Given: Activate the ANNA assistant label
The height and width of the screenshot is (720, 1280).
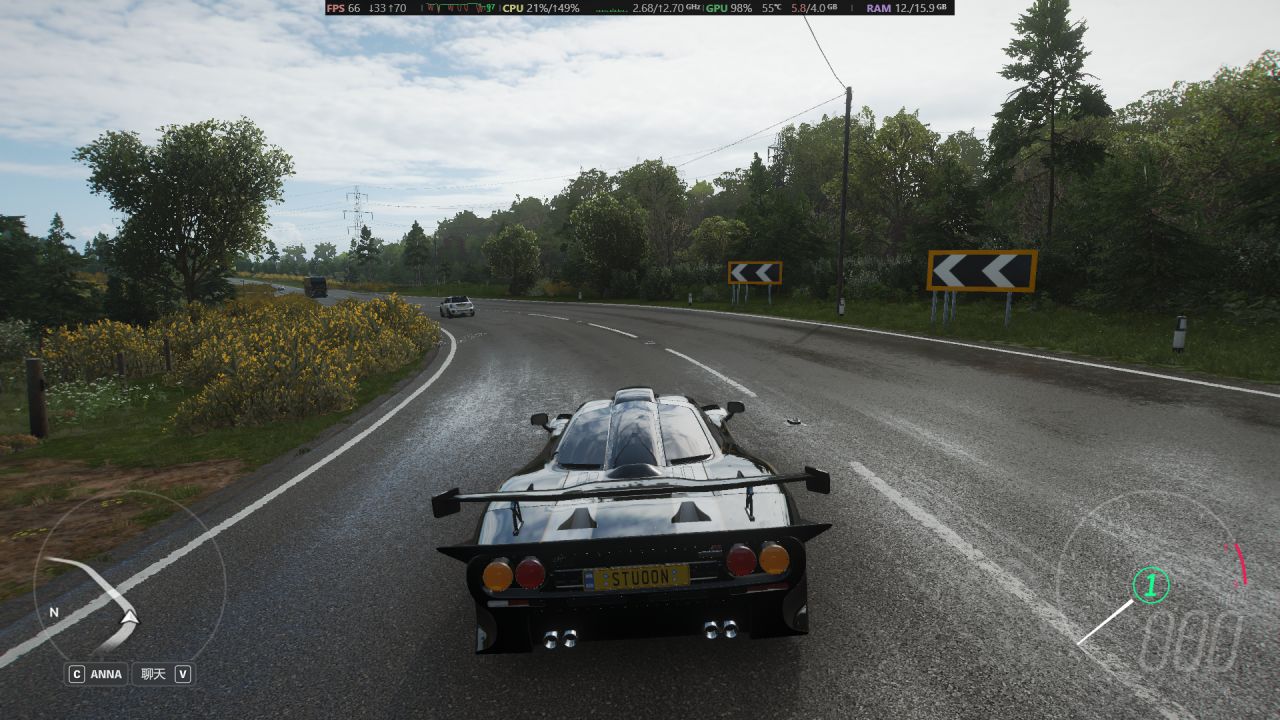Looking at the screenshot, I should (105, 674).
